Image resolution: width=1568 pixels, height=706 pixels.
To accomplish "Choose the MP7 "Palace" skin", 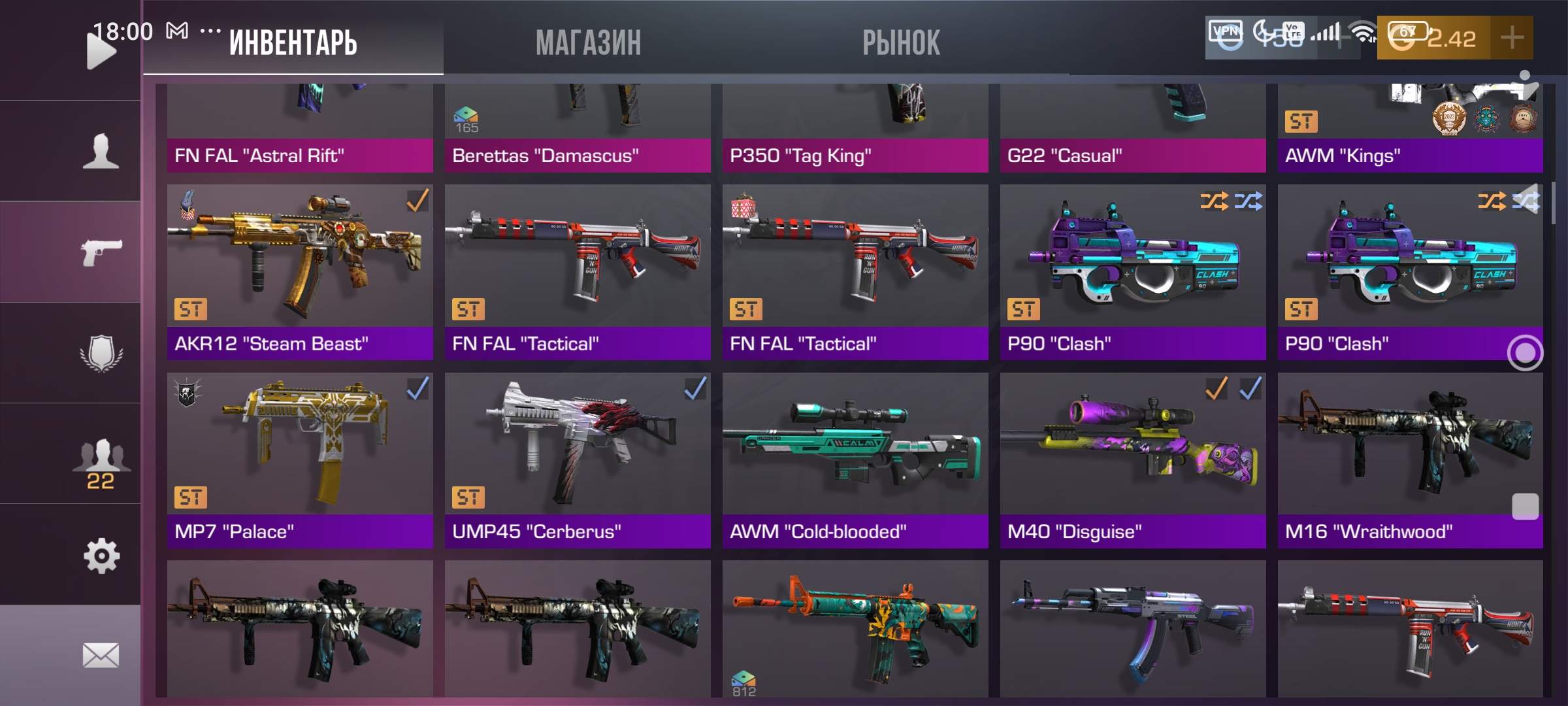I will (x=300, y=460).
